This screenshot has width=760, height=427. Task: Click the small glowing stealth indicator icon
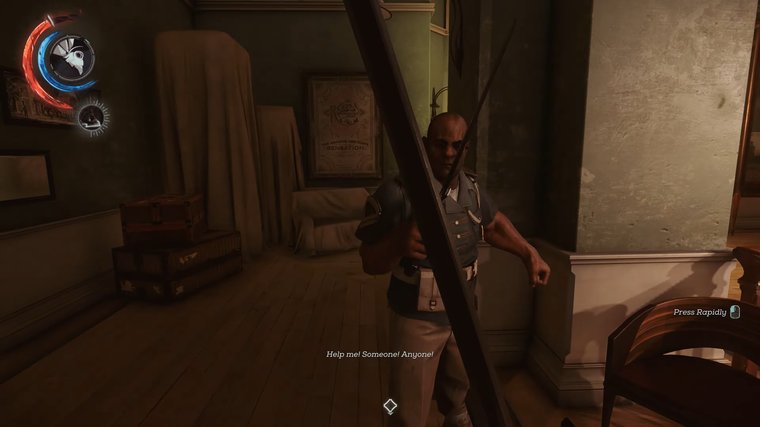[x=93, y=117]
